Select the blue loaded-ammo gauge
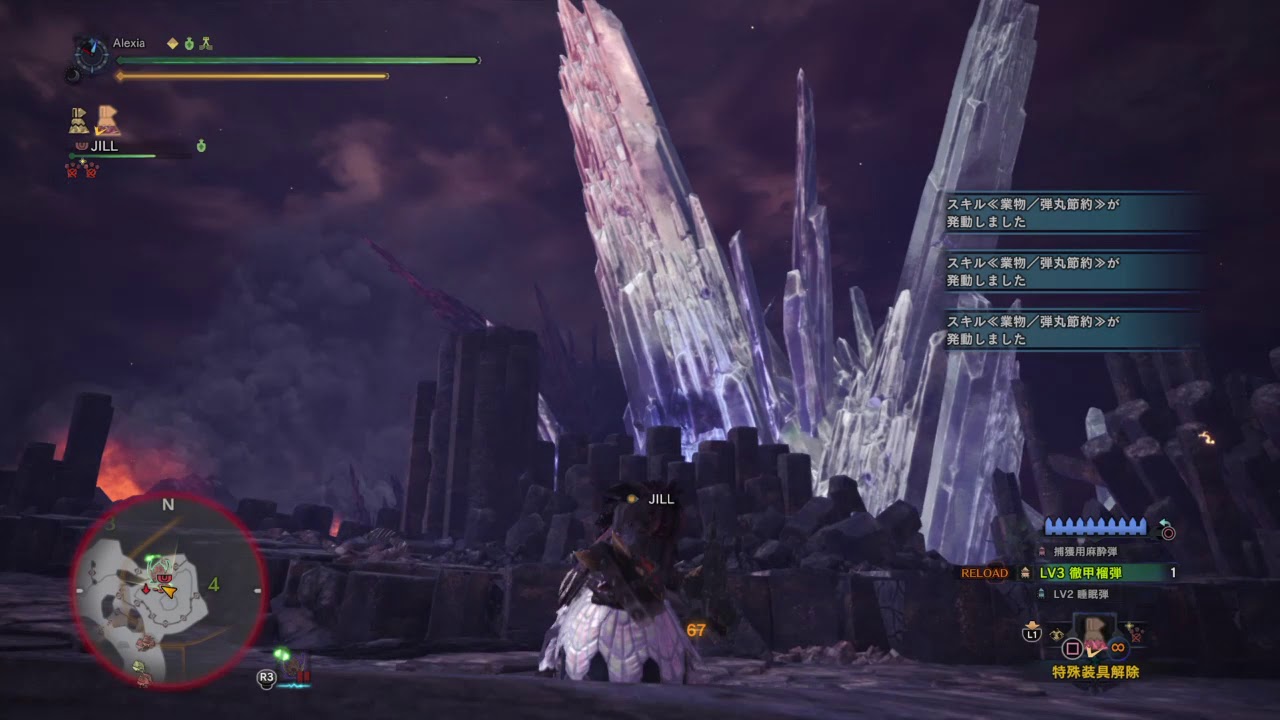 pyautogui.click(x=1096, y=527)
